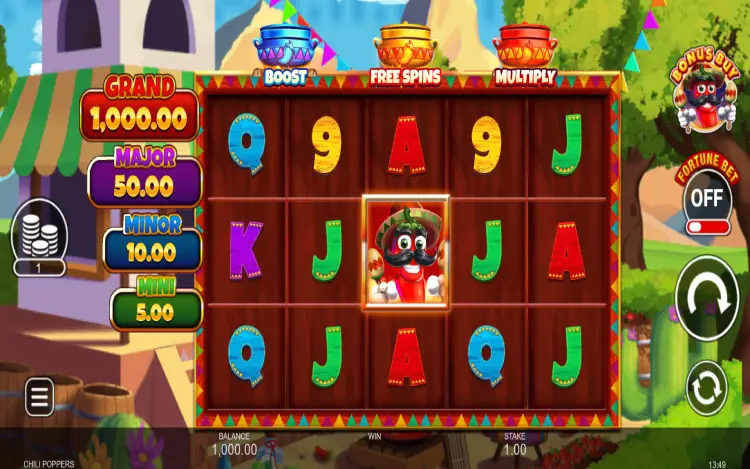Image resolution: width=750 pixels, height=469 pixels.
Task: Open the autoplay options button
Action: click(x=707, y=388)
